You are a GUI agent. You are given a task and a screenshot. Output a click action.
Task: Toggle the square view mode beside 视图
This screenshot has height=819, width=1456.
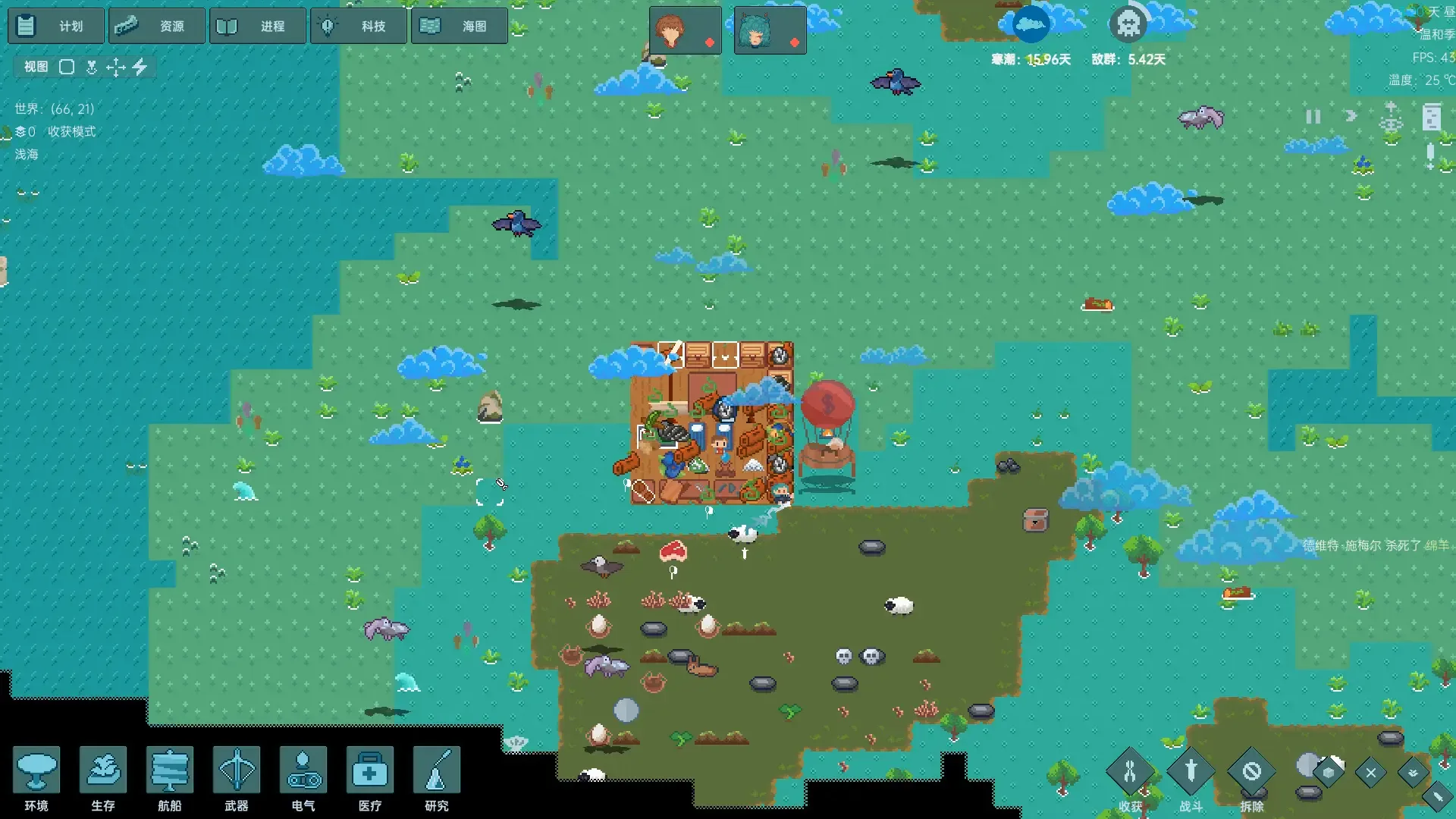67,67
